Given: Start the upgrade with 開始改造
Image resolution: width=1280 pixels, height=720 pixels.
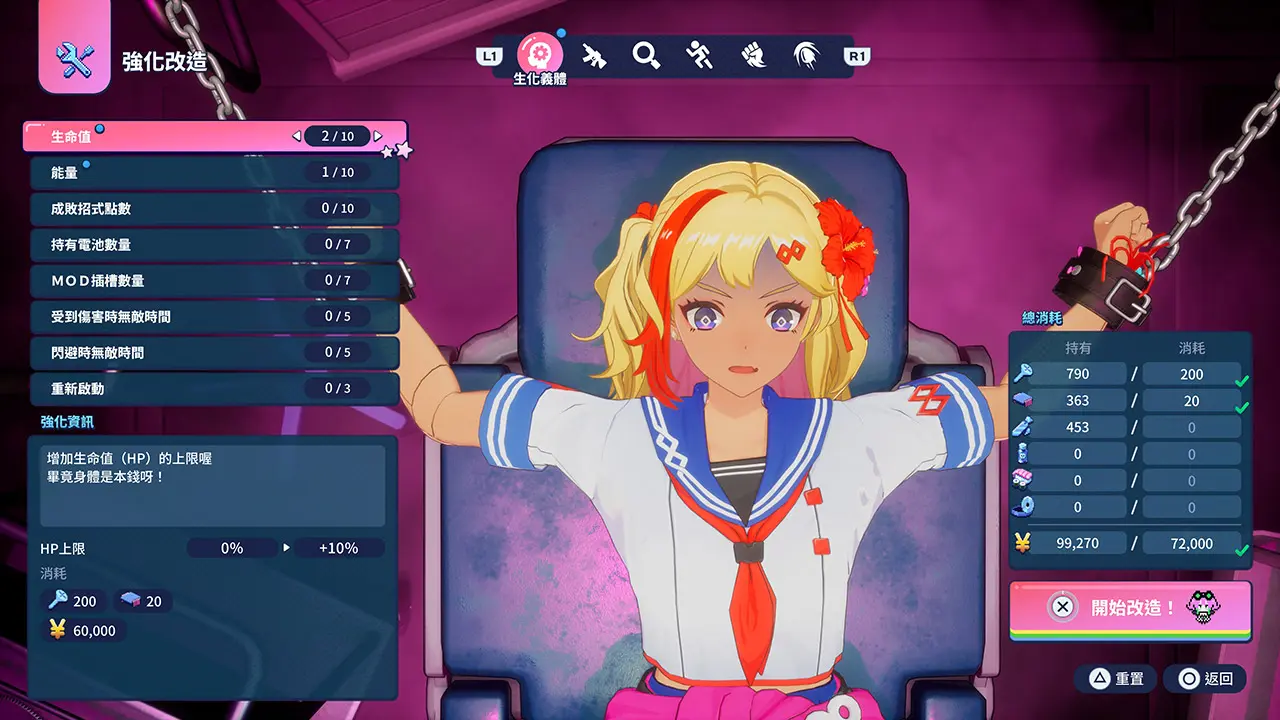Looking at the screenshot, I should [1130, 607].
